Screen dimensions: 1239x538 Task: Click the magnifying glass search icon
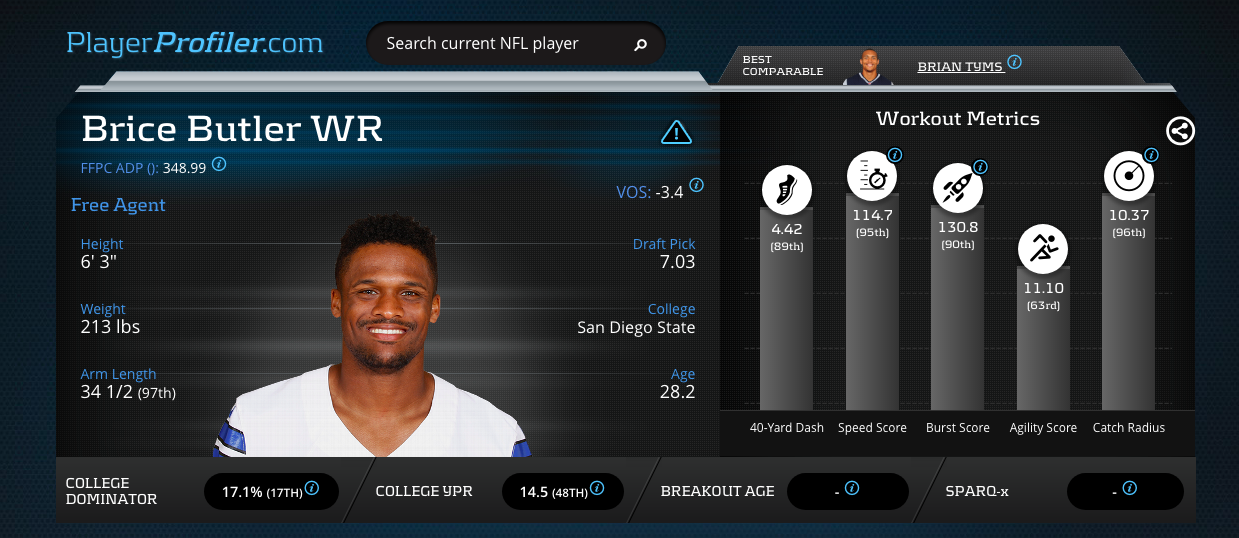pyautogui.click(x=641, y=44)
